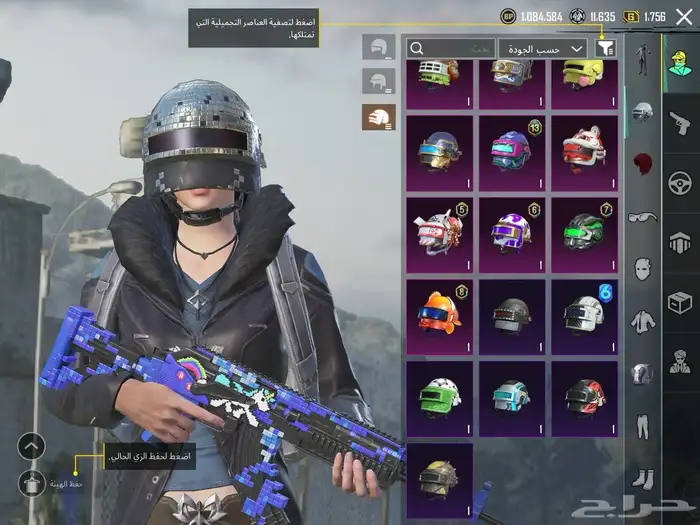Screen dimensions: 700x525
Task: Select the glasses category
Action: [643, 216]
